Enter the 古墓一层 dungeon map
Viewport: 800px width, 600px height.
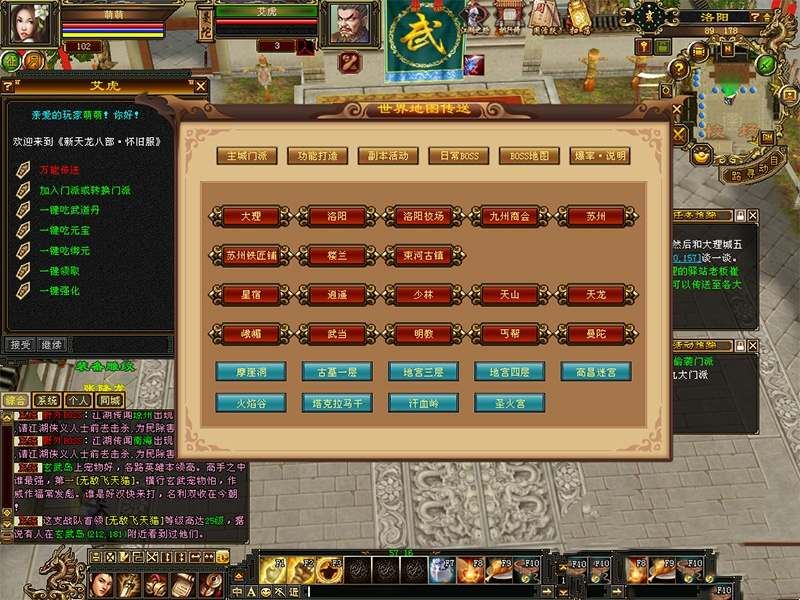(x=337, y=372)
